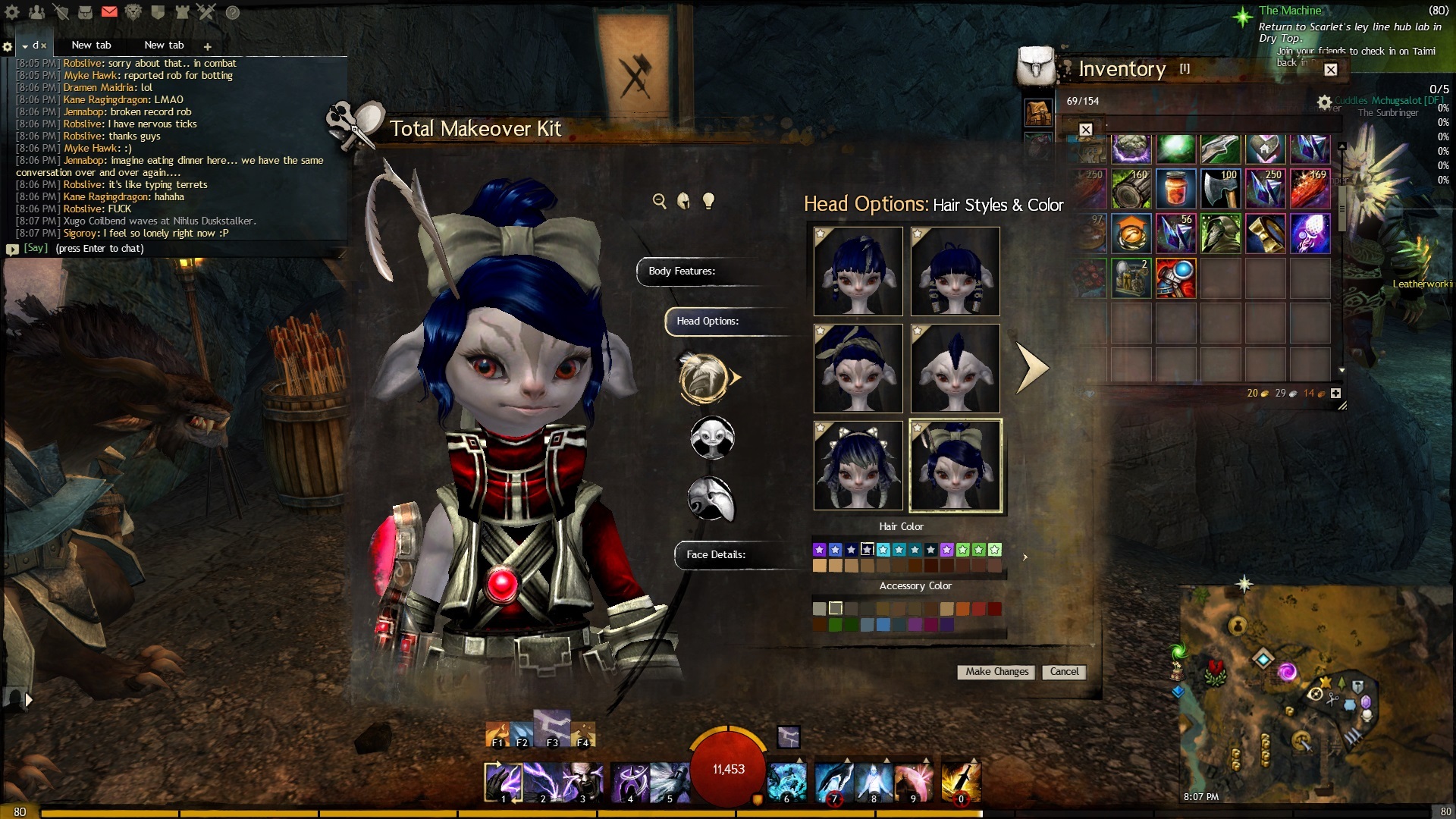Choose the mohawk hairstyle thumbnail
Image resolution: width=1456 pixels, height=819 pixels.
[955, 369]
